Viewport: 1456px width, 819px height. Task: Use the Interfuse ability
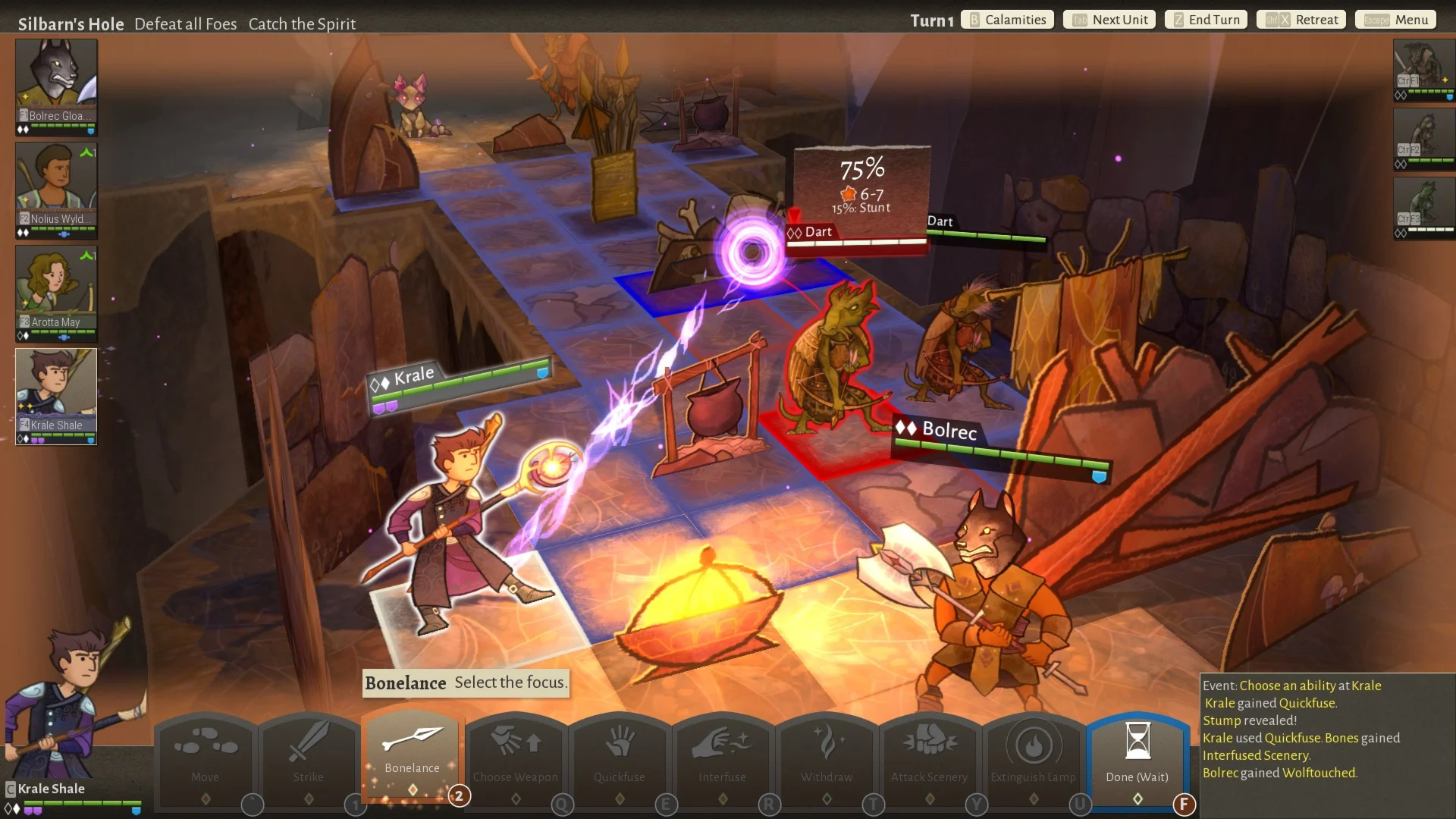click(723, 755)
